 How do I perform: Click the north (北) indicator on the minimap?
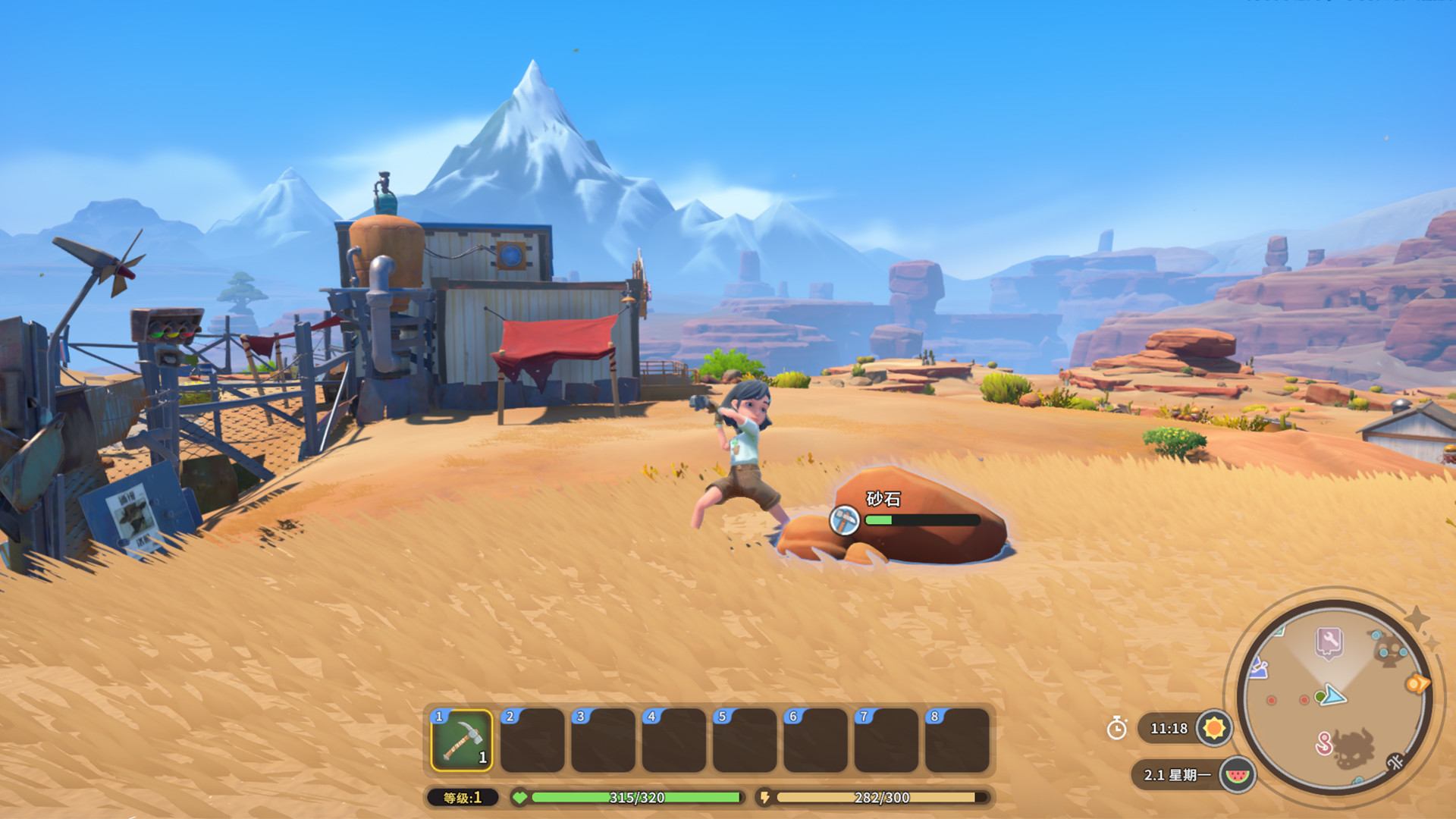(x=1395, y=761)
